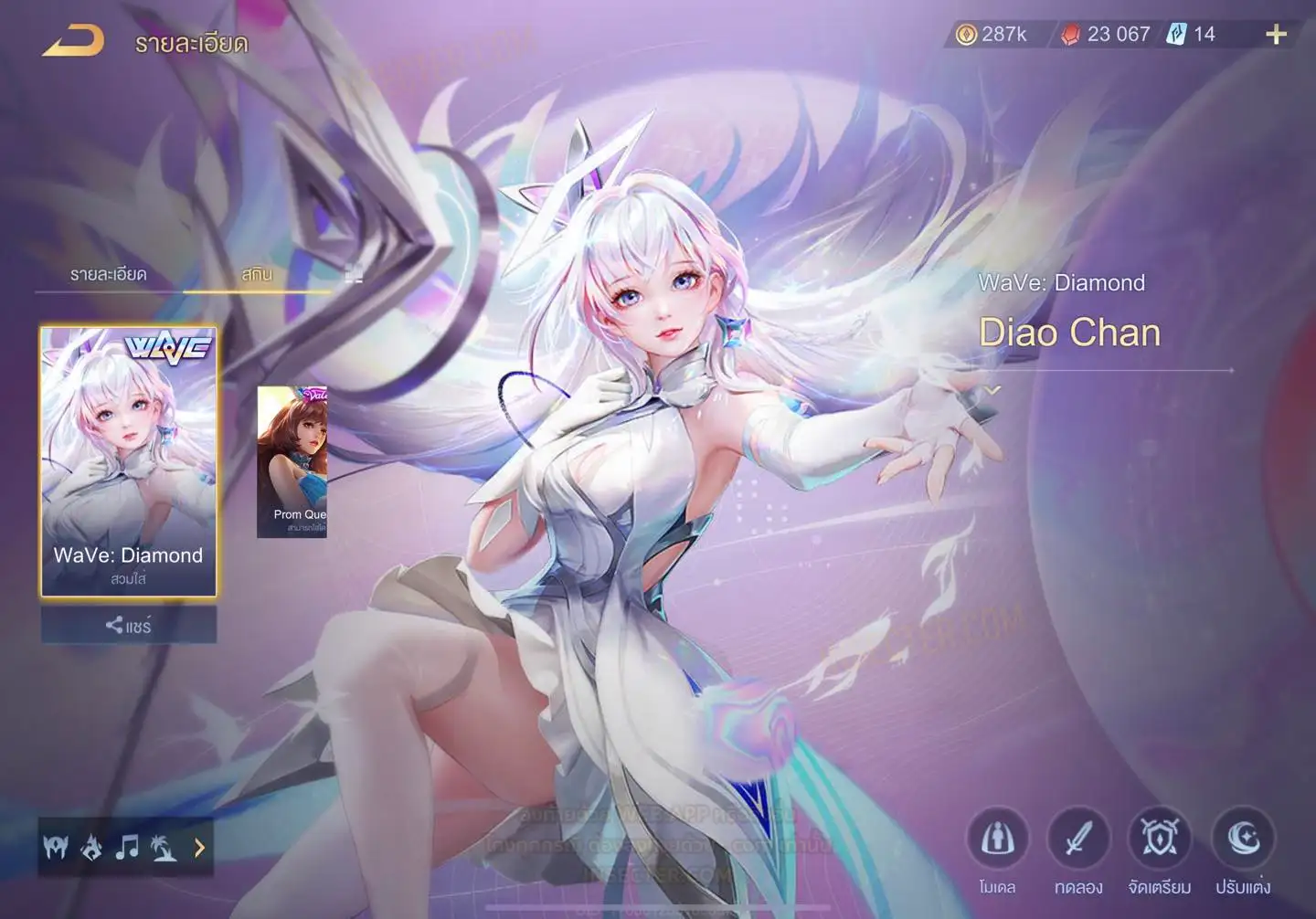The height and width of the screenshot is (919, 1316).
Task: Click the music note effect icon
Action: pos(127,848)
